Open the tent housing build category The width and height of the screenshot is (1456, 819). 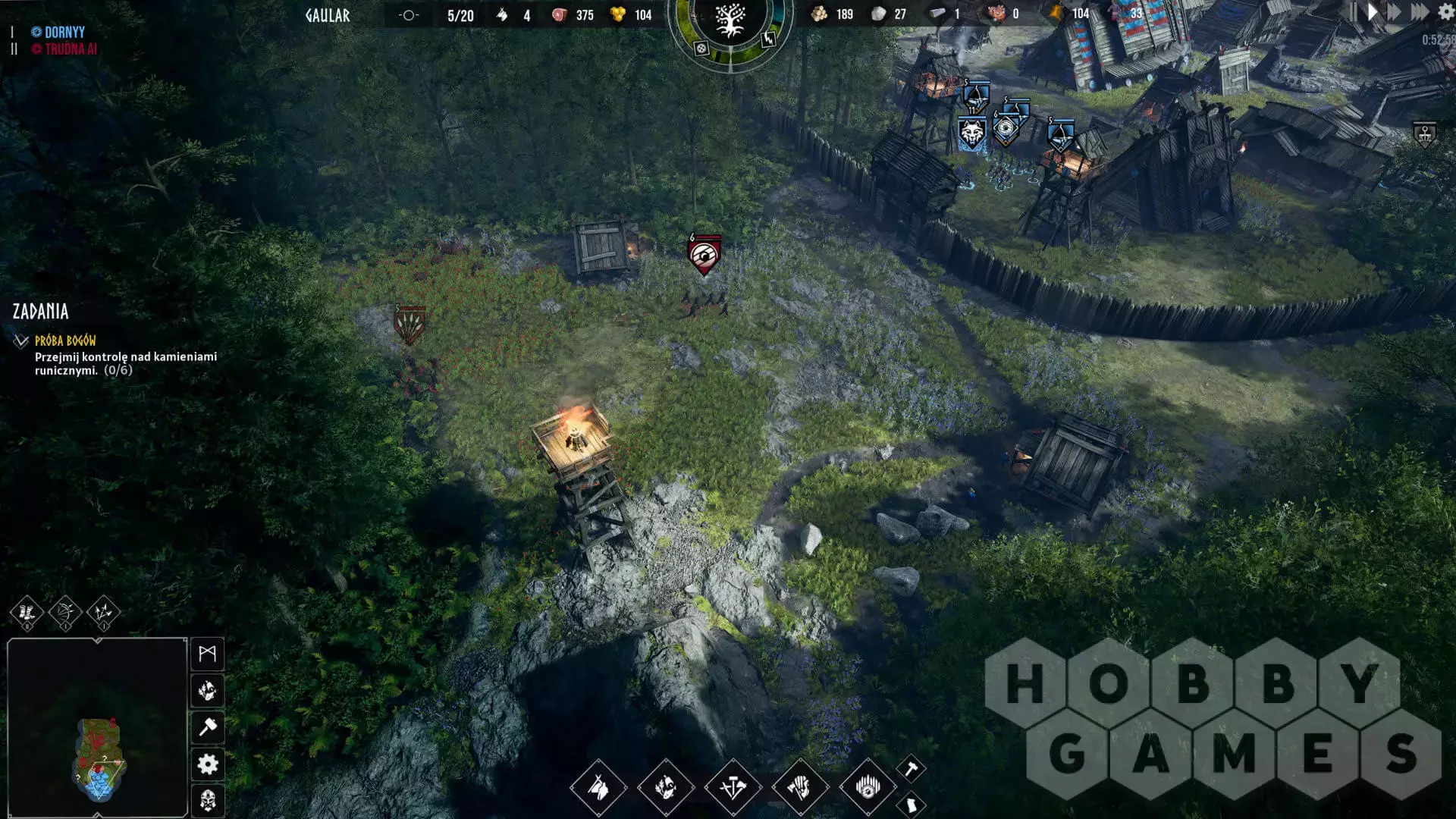[x=598, y=787]
